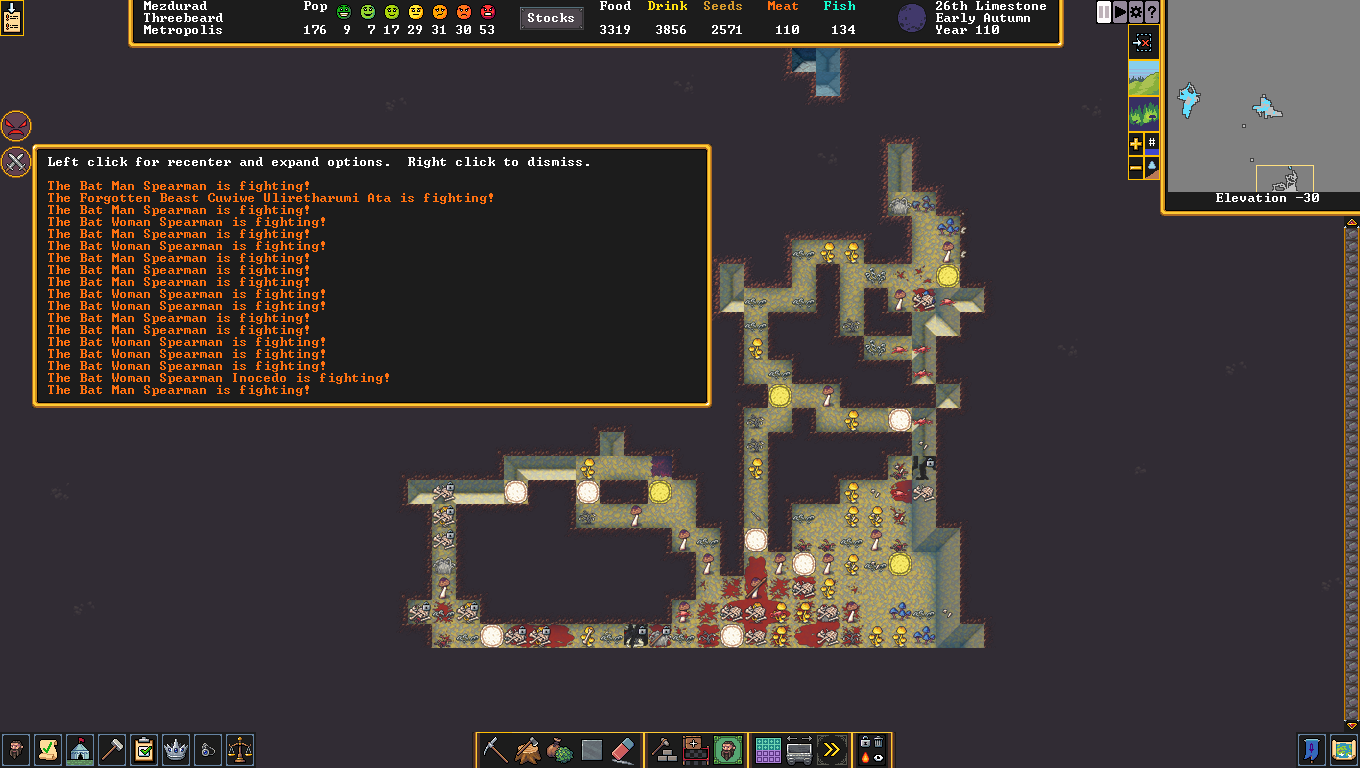1360x768 pixels.
Task: Open the angry red face alert
Action: [x=16, y=126]
